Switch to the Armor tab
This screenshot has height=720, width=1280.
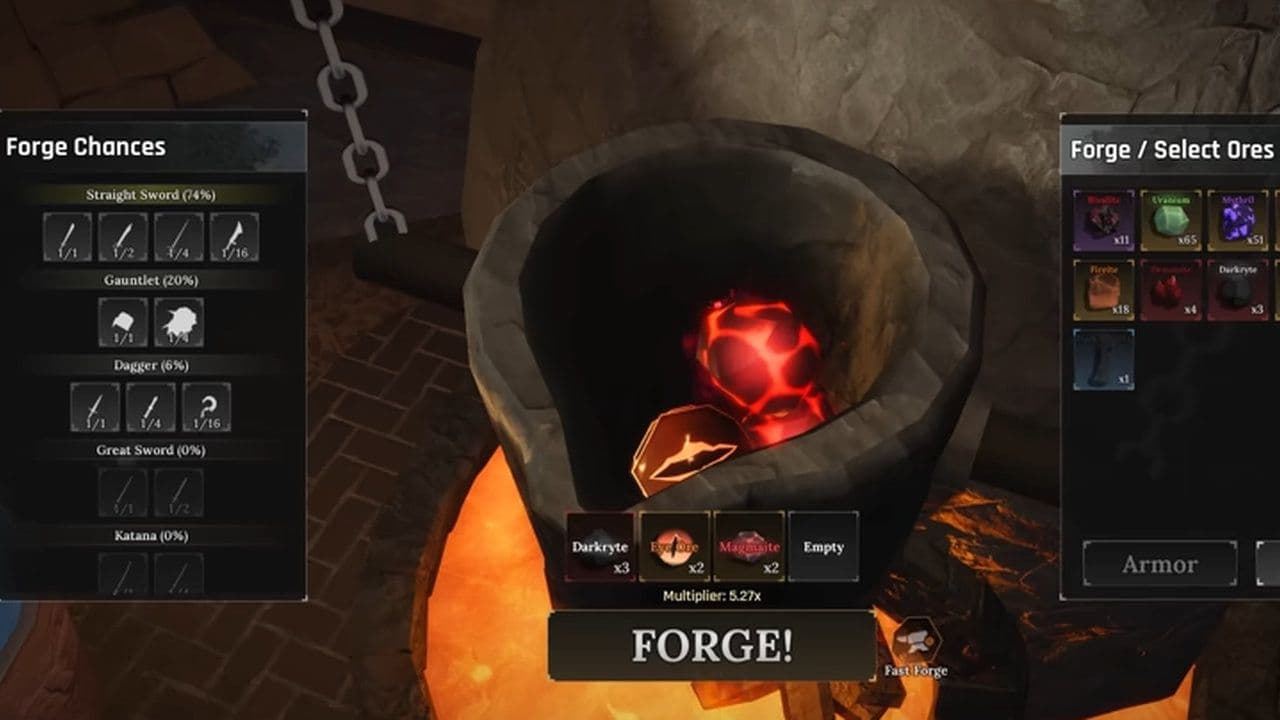(x=1159, y=563)
